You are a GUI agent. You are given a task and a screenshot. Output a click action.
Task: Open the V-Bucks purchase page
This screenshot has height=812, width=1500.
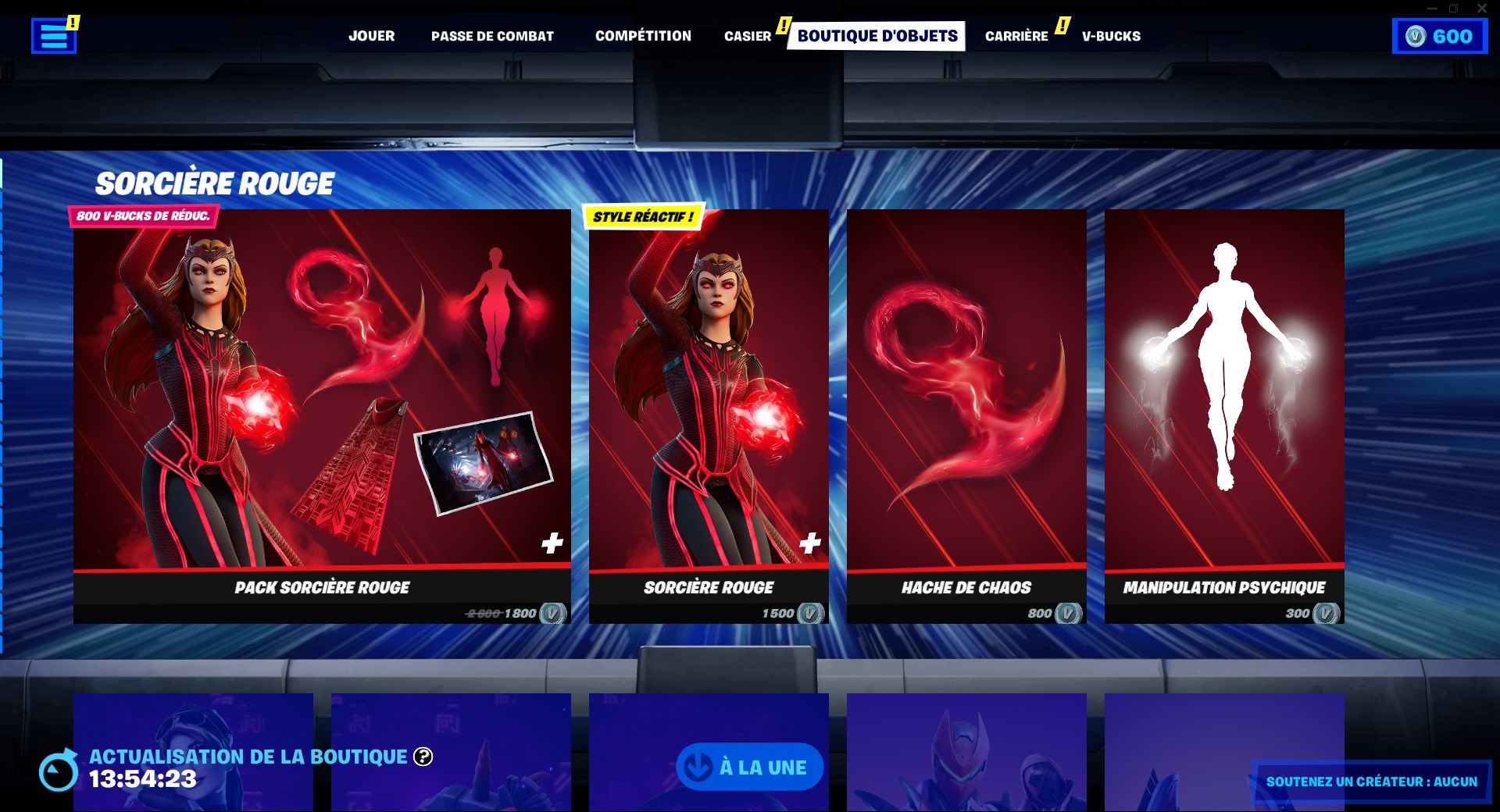click(1109, 36)
